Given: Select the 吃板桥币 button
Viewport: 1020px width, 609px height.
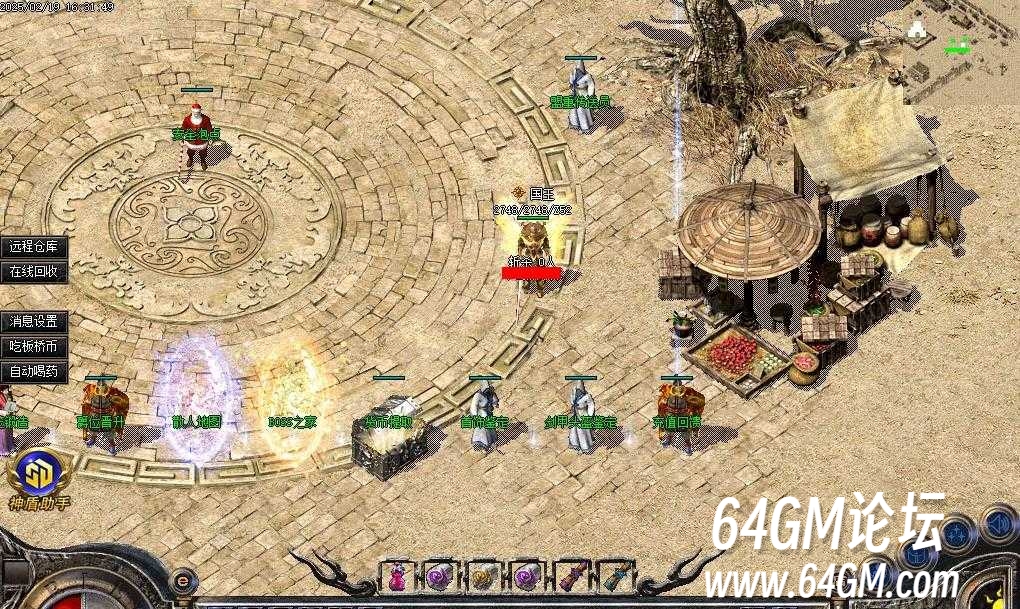Looking at the screenshot, I should coord(34,347).
